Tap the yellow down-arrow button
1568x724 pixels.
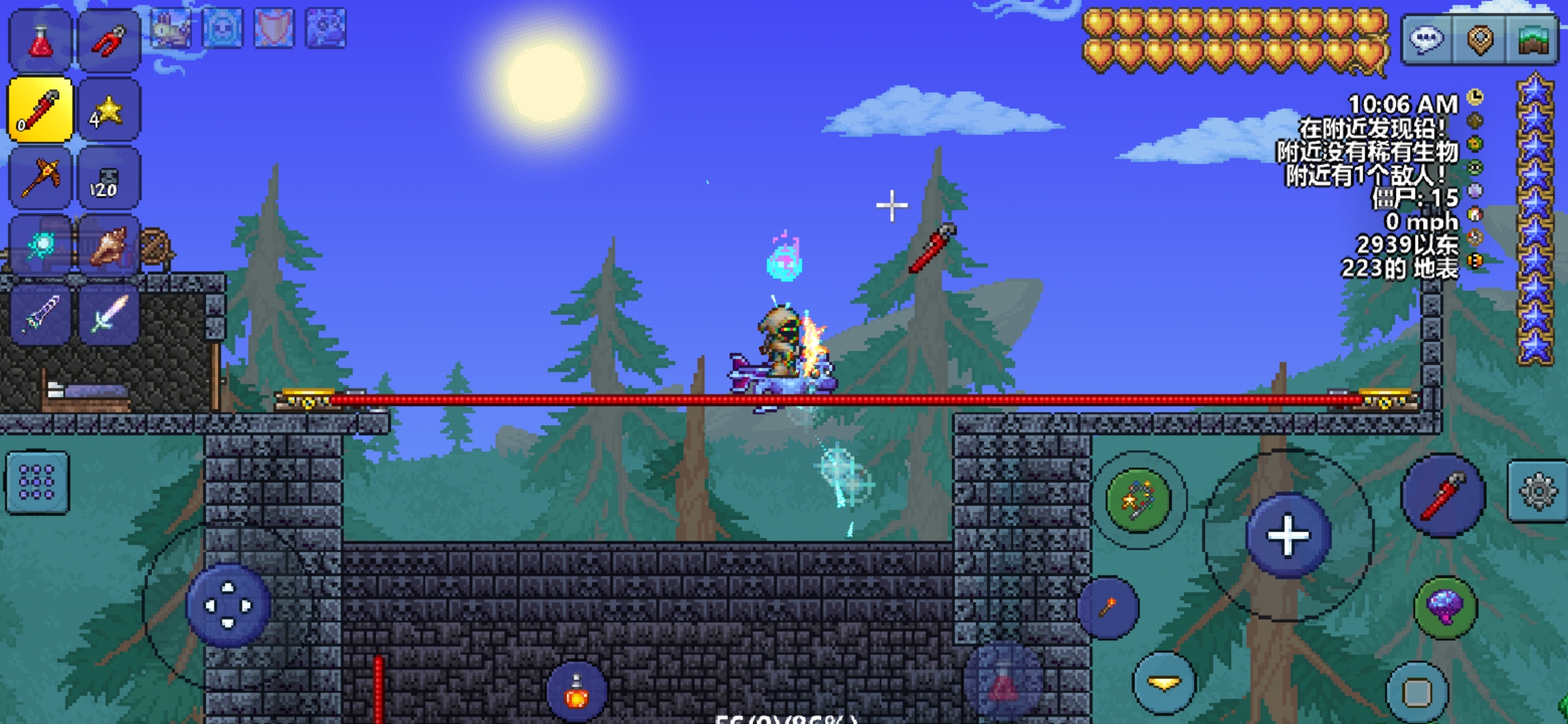coord(1165,683)
